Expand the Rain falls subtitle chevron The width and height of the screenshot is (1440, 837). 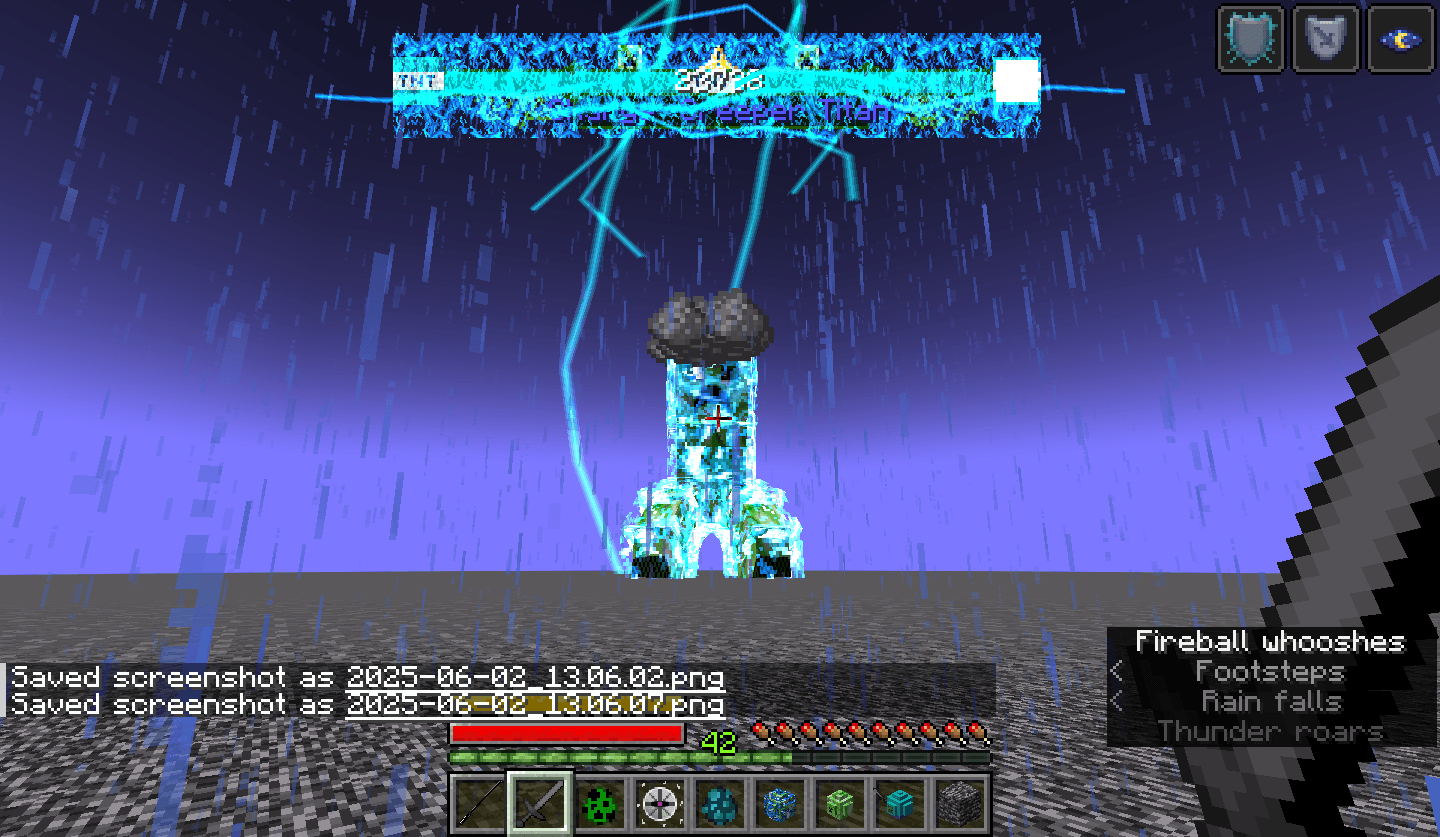tap(1117, 701)
